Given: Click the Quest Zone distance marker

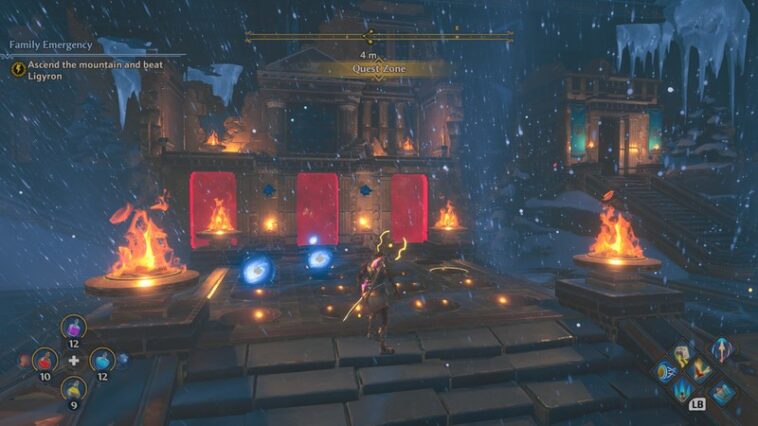Looking at the screenshot, I should click(379, 68).
